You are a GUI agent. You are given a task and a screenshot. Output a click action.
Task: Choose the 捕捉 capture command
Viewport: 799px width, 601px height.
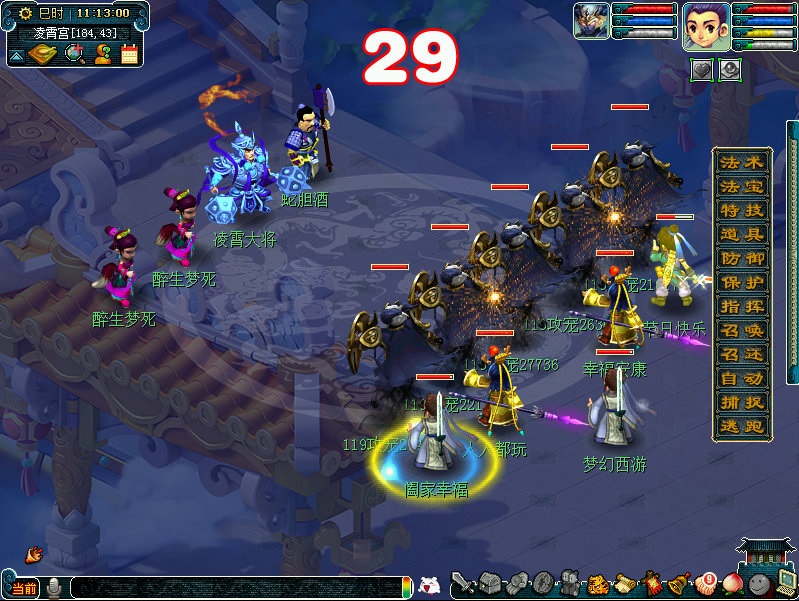point(742,402)
